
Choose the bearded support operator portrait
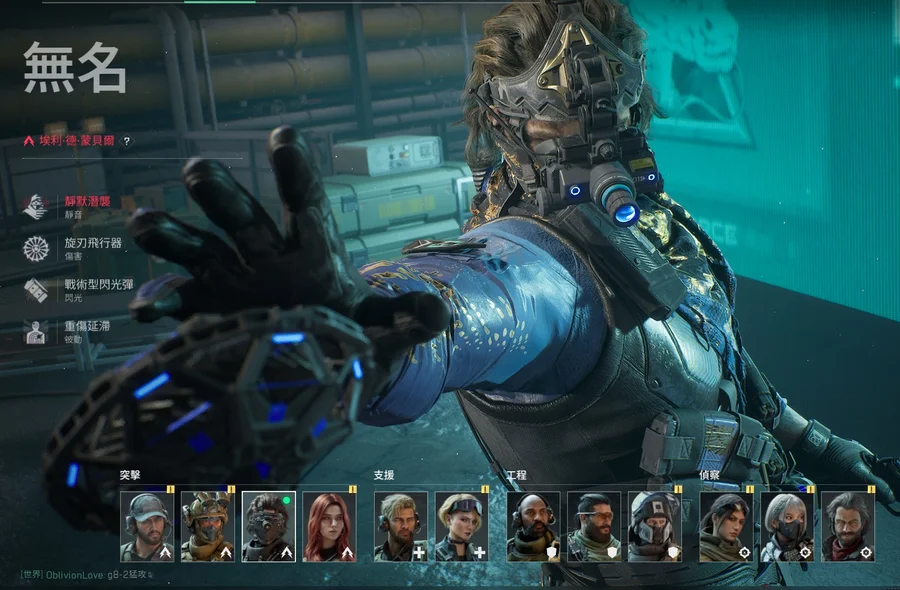coord(401,526)
